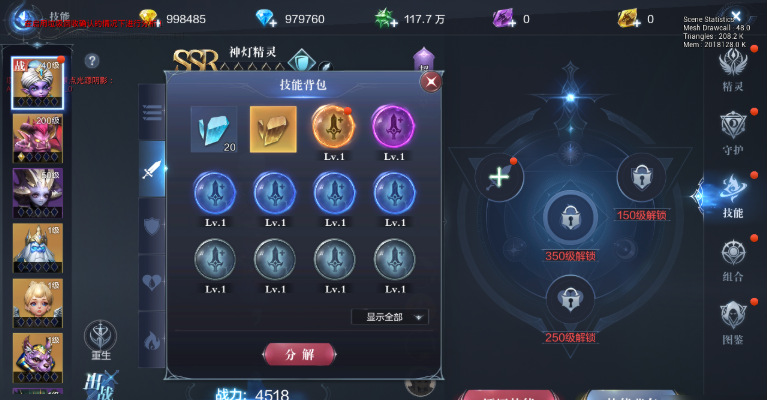Close the 技能背包 skill bag popup
The height and width of the screenshot is (400, 767).
[x=431, y=81]
